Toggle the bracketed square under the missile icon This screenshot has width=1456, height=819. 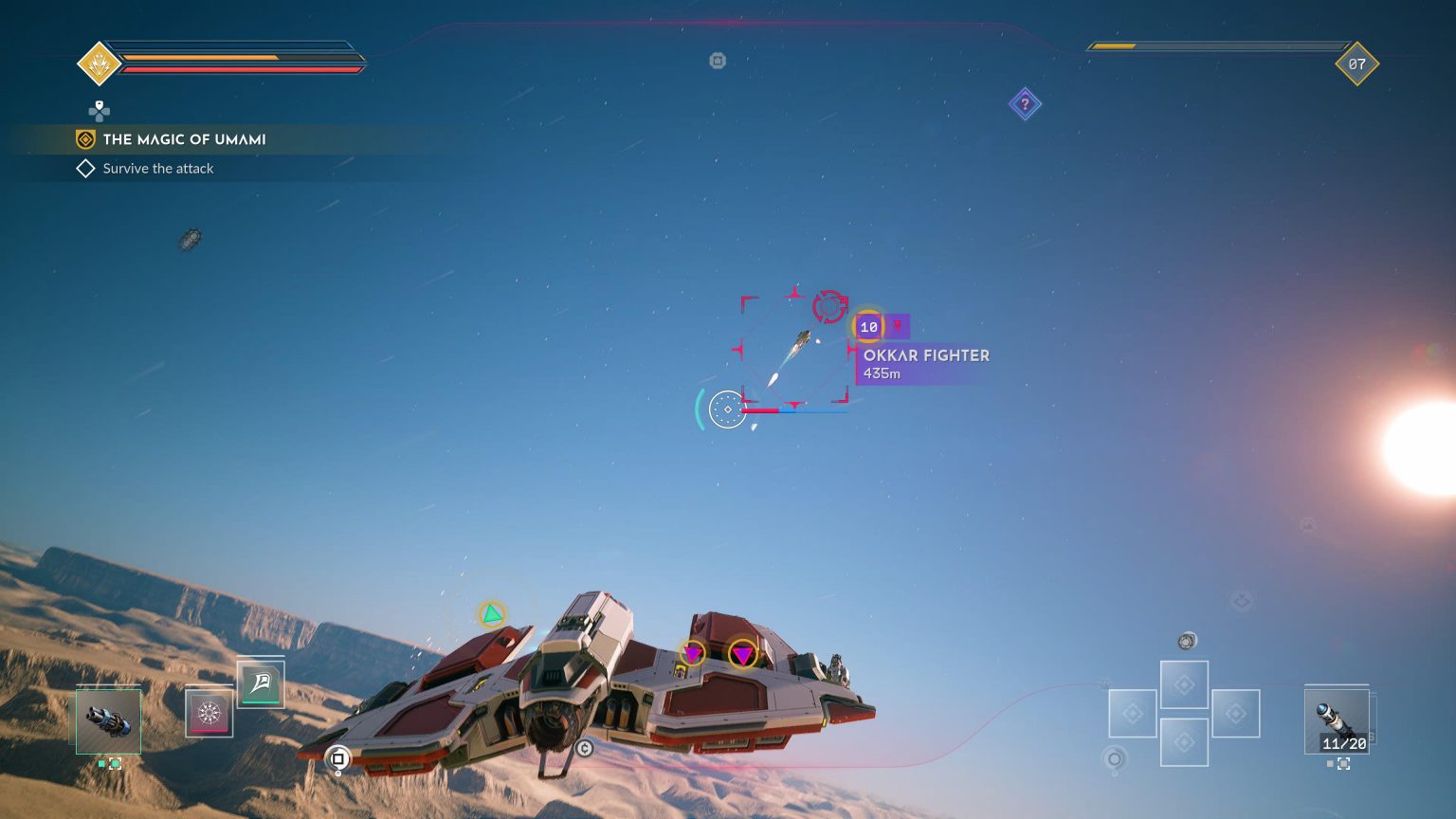pos(1344,763)
